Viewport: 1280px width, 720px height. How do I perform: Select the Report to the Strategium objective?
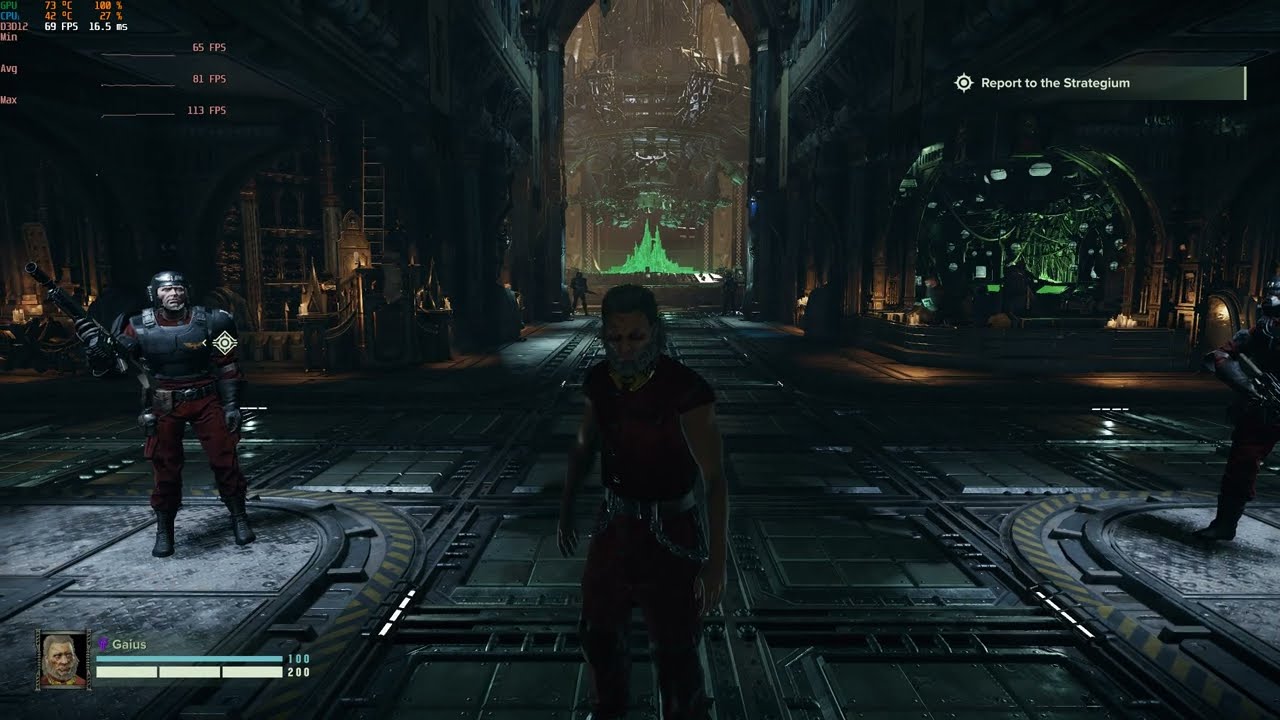tap(1055, 83)
